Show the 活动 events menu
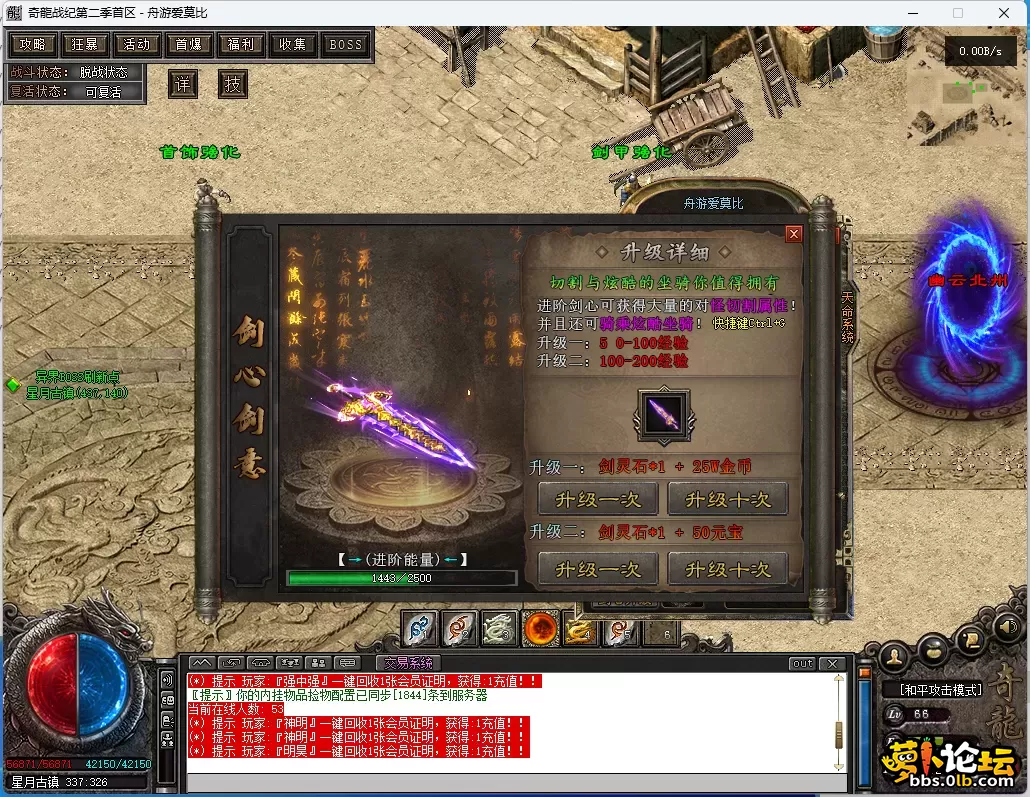Viewport: 1030px width, 797px height. click(x=137, y=45)
